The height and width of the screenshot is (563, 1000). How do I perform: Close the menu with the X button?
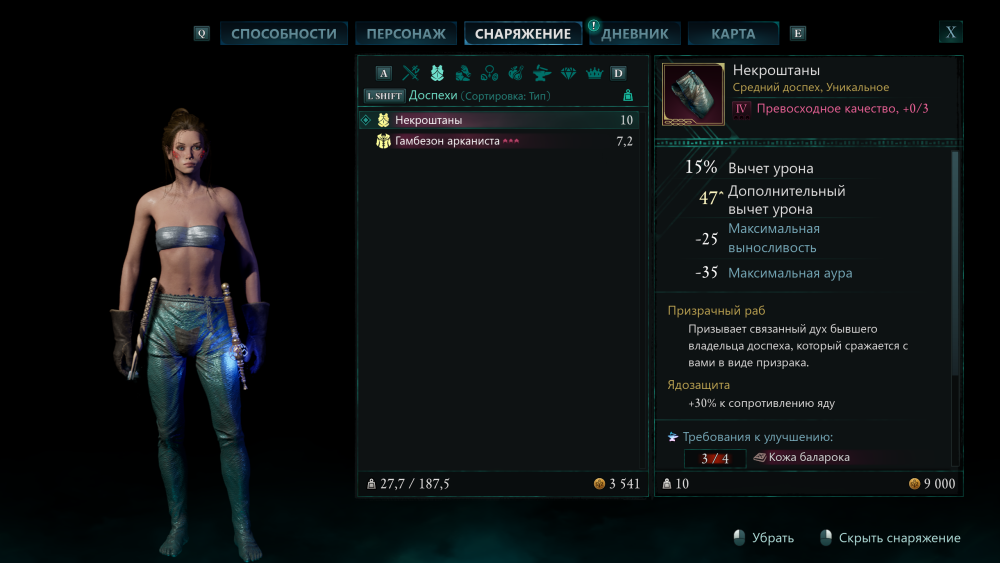click(951, 32)
